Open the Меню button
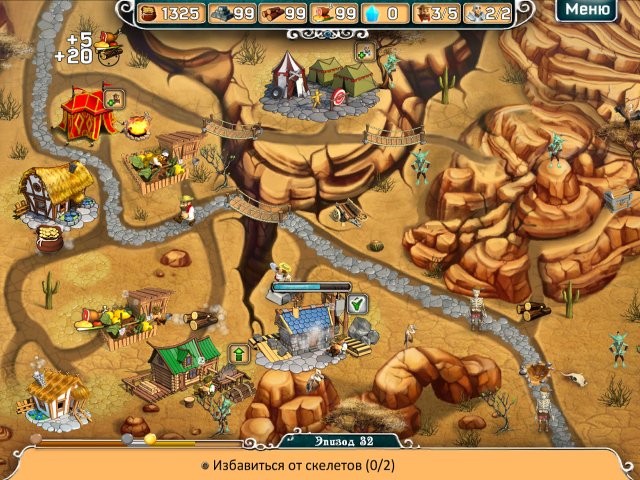Screen dimensions: 640x480 [x=585, y=11]
